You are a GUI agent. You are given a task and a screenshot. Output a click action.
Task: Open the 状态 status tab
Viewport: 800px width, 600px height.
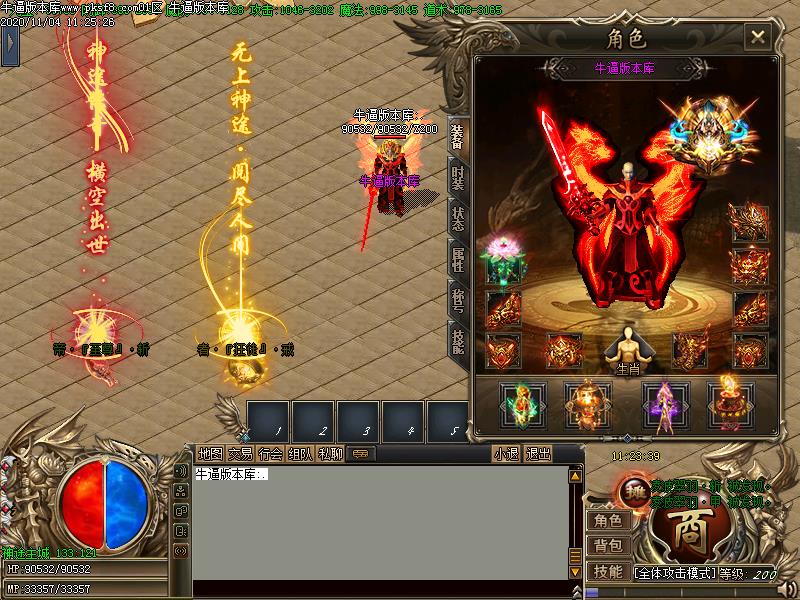pyautogui.click(x=457, y=218)
